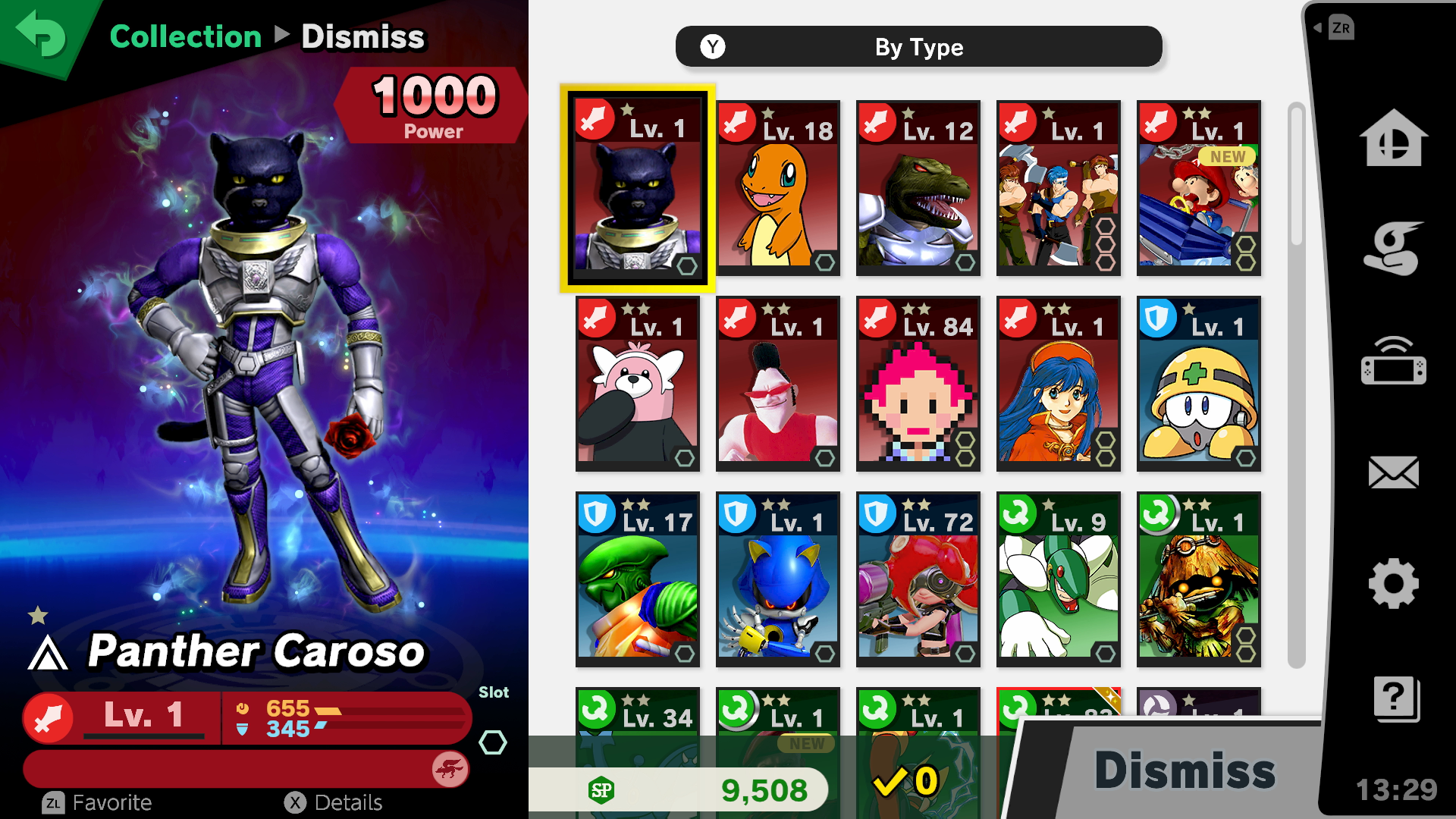Image resolution: width=1456 pixels, height=819 pixels.
Task: Click the highlighted Panther Caroso selection frame
Action: [x=637, y=188]
